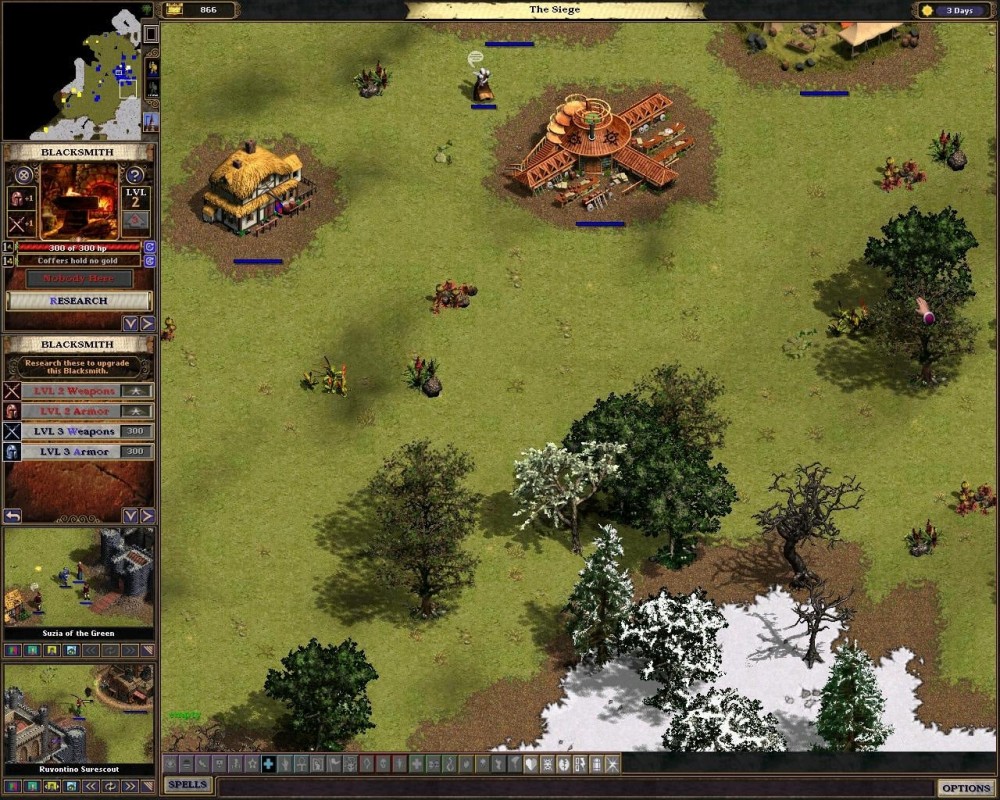Close the Blacksmith panel with the X icon
1000x800 pixels.
(x=24, y=175)
